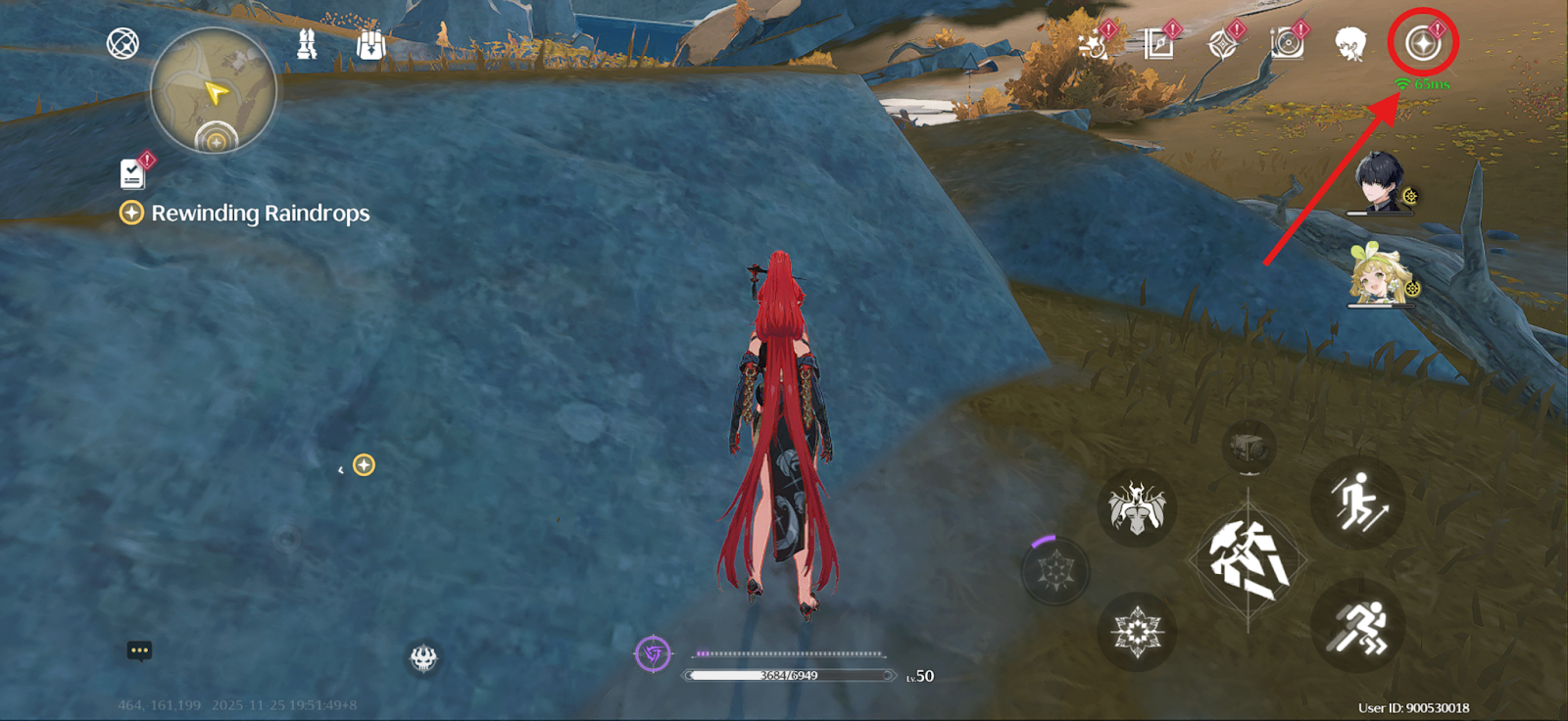Open the character head profile icon
This screenshot has height=721, width=1568.
click(1350, 44)
